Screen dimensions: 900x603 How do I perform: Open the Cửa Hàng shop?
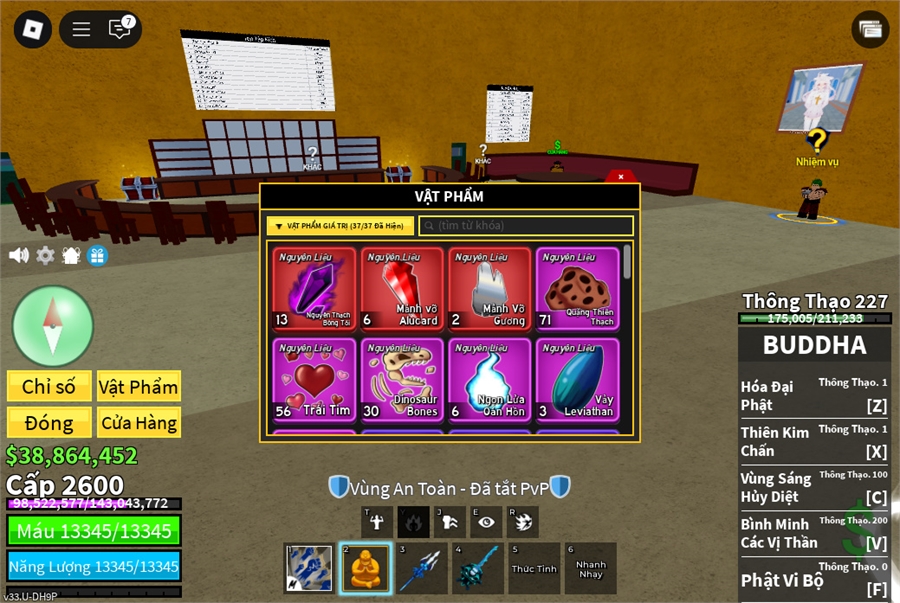138,422
